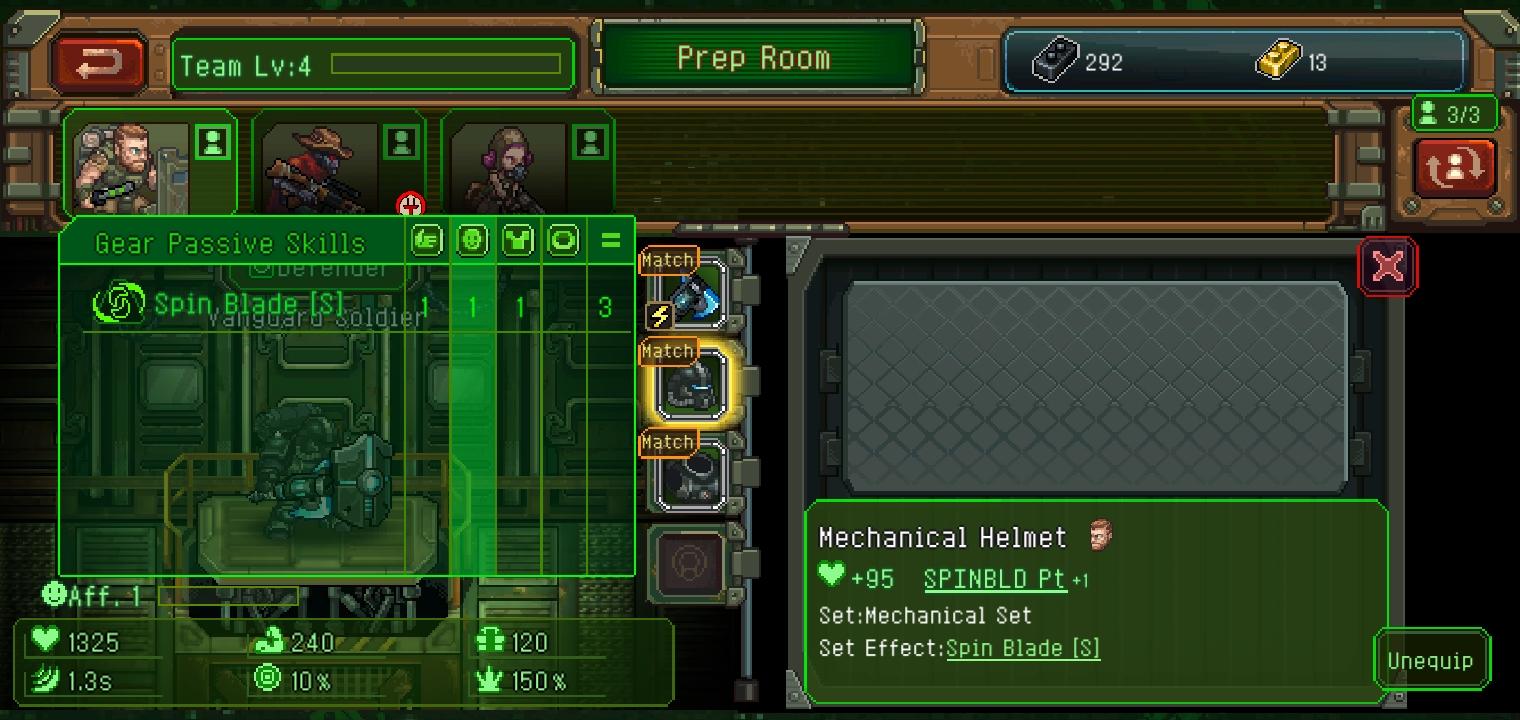Click the helmet column header icon
The width and height of the screenshot is (1520, 720).
coord(472,241)
